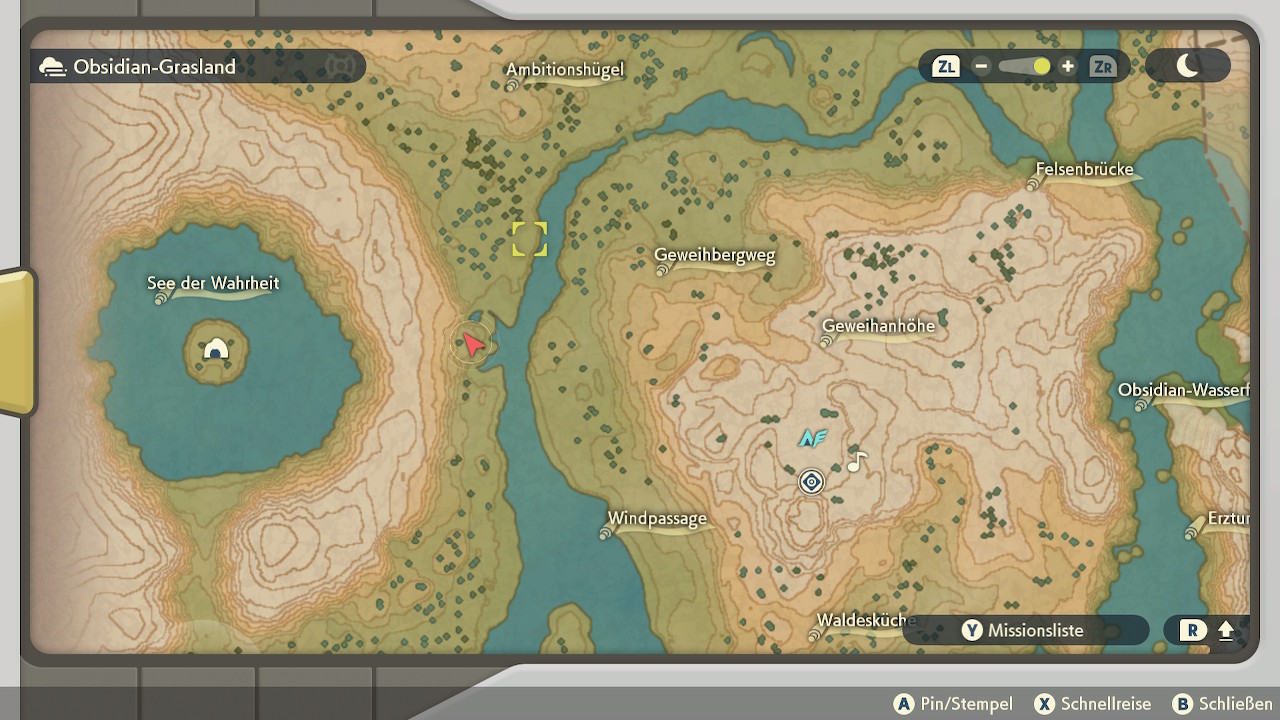The width and height of the screenshot is (1280, 720).
Task: Select the Geweihanhöhe location label
Action: 878,326
